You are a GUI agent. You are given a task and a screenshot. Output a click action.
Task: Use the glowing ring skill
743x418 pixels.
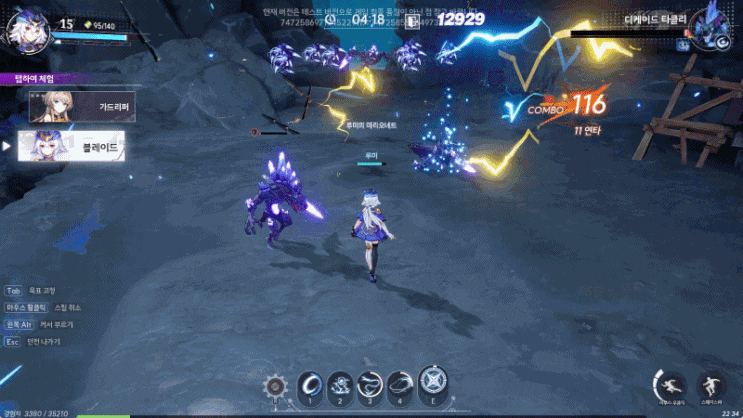(x=309, y=384)
